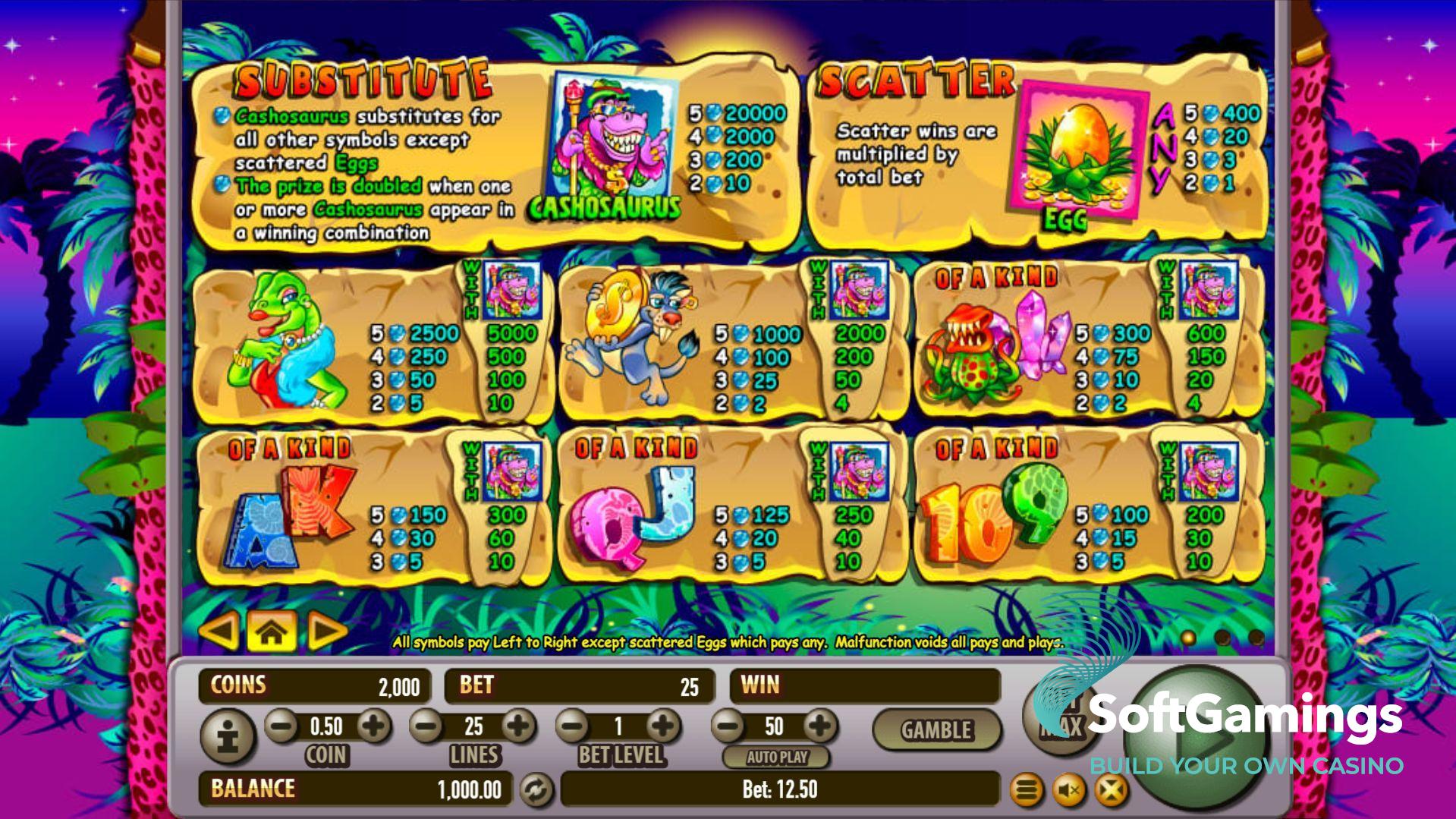This screenshot has width=1456, height=819.
Task: Increase the auto play count
Action: click(x=819, y=726)
